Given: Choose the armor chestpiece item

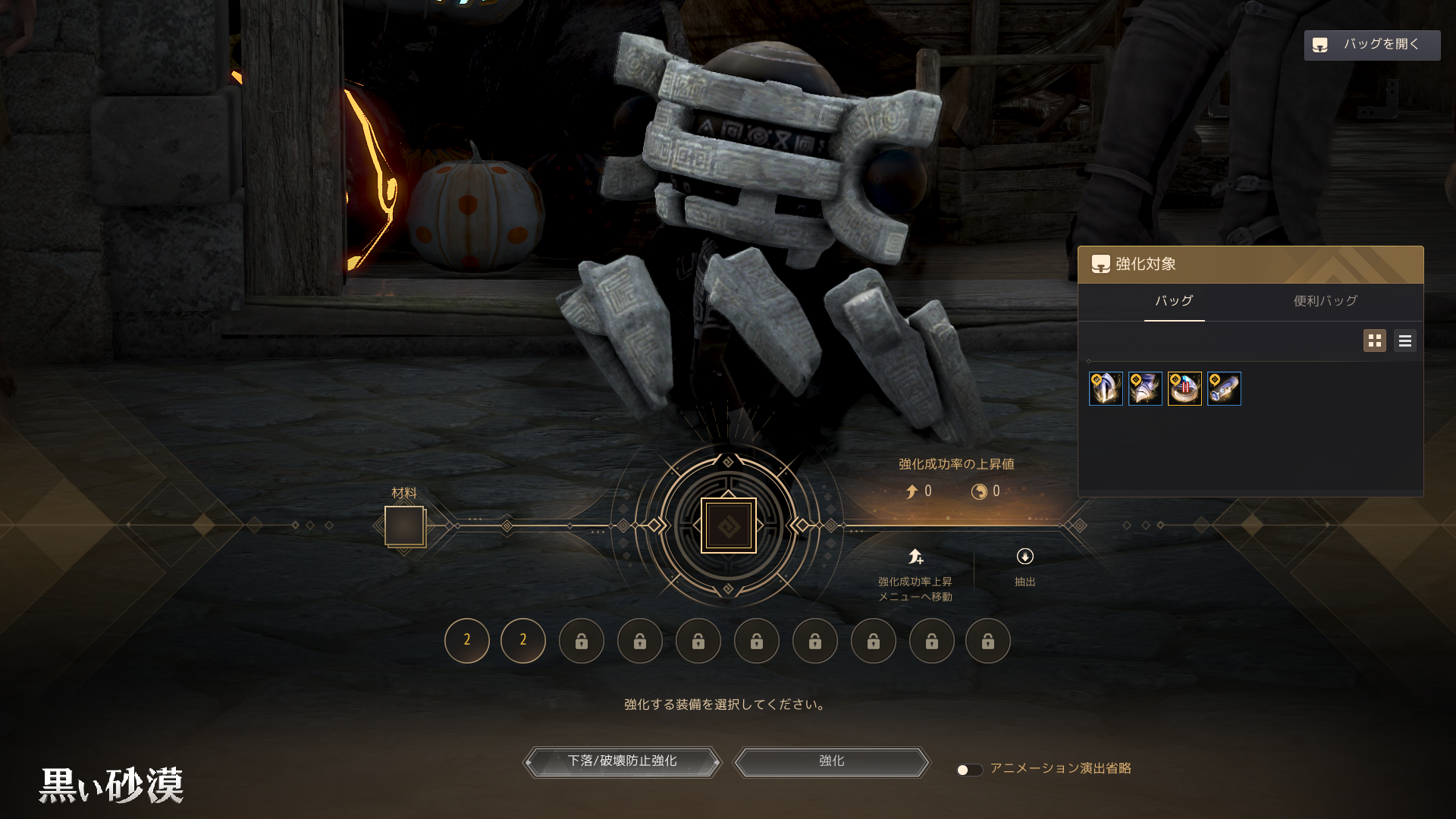Looking at the screenshot, I should coord(1145,389).
